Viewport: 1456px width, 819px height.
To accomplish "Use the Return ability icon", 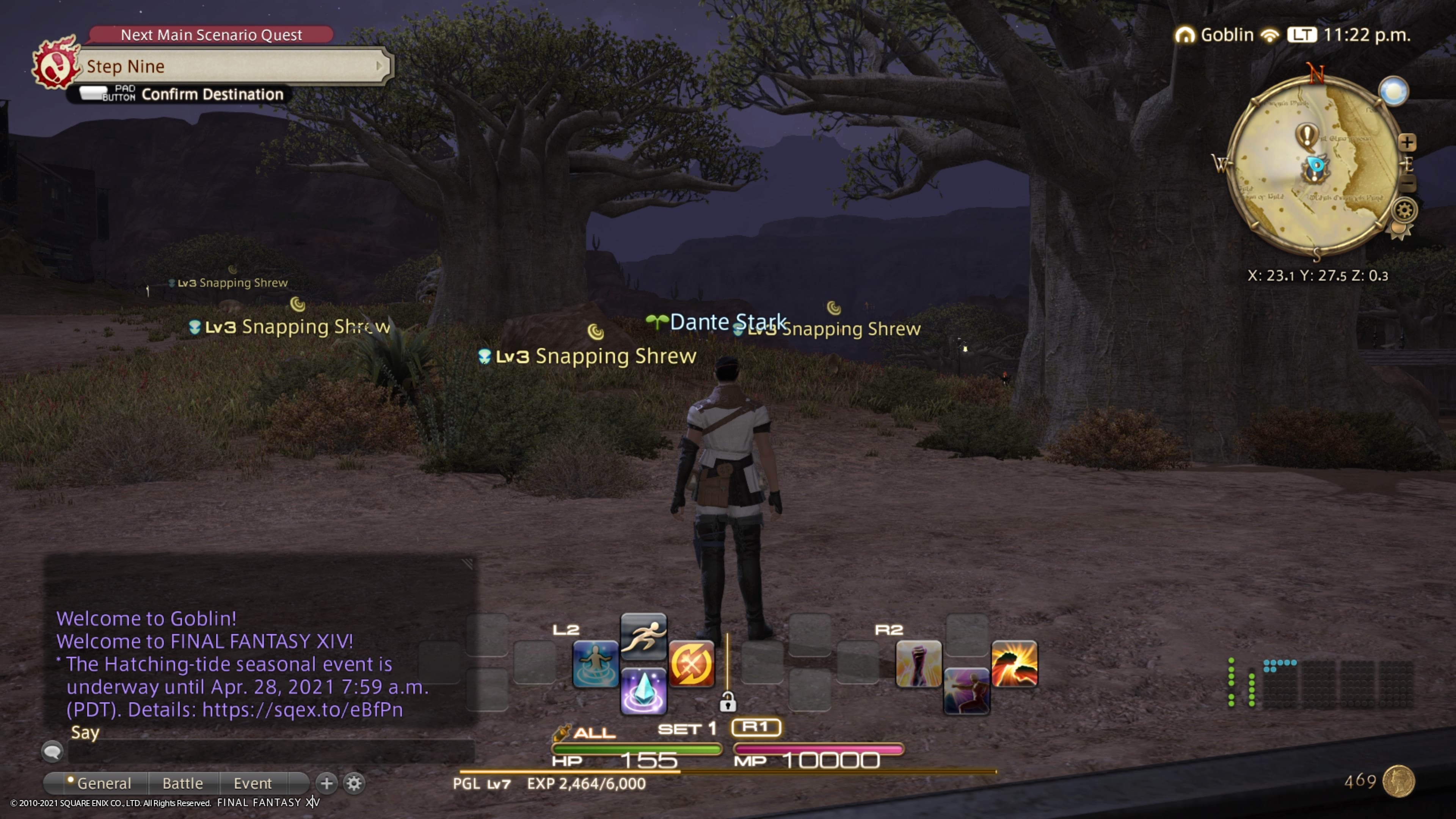I will 595,664.
